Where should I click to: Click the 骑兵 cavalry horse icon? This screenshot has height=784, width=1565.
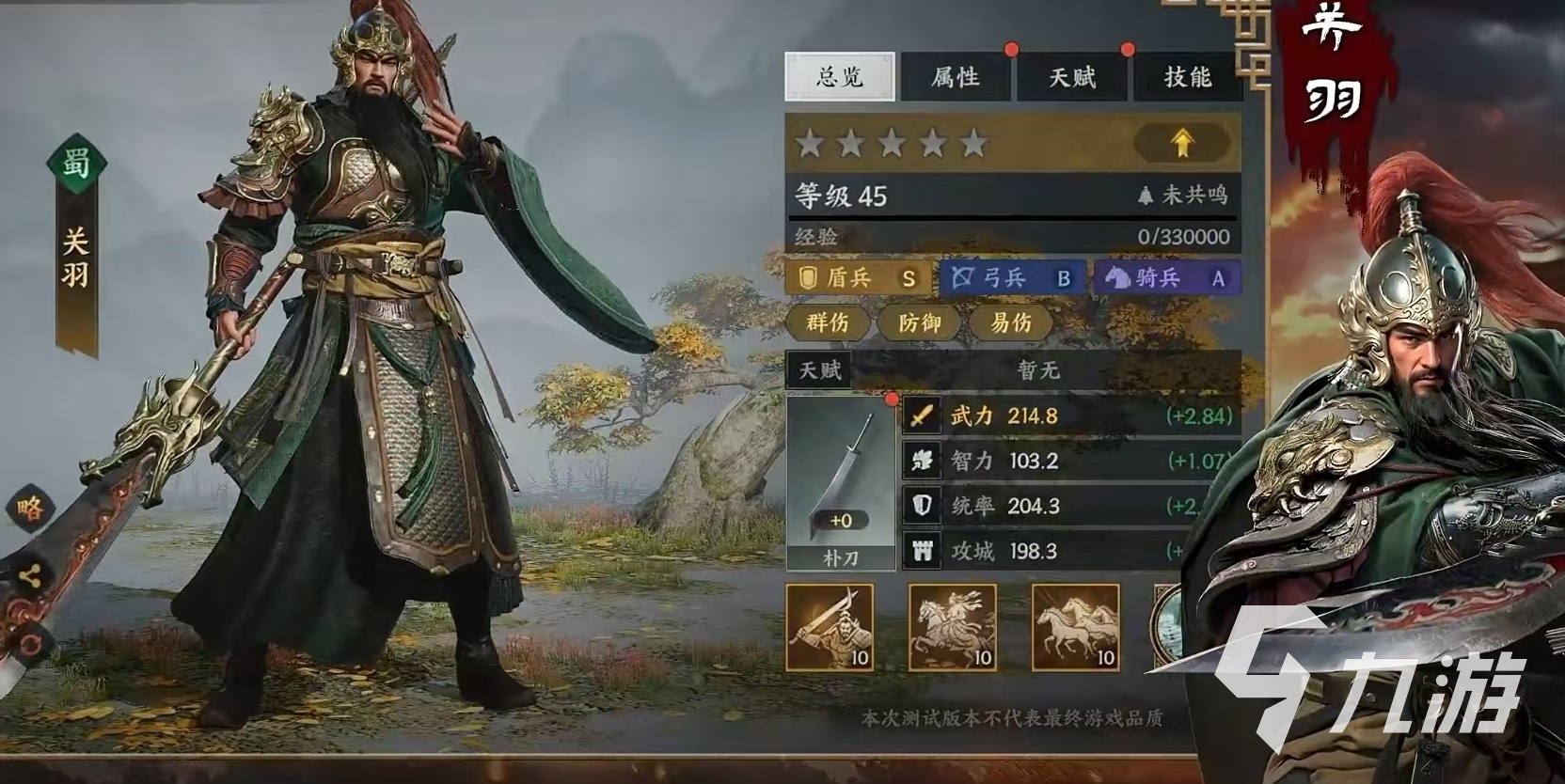tap(1115, 278)
